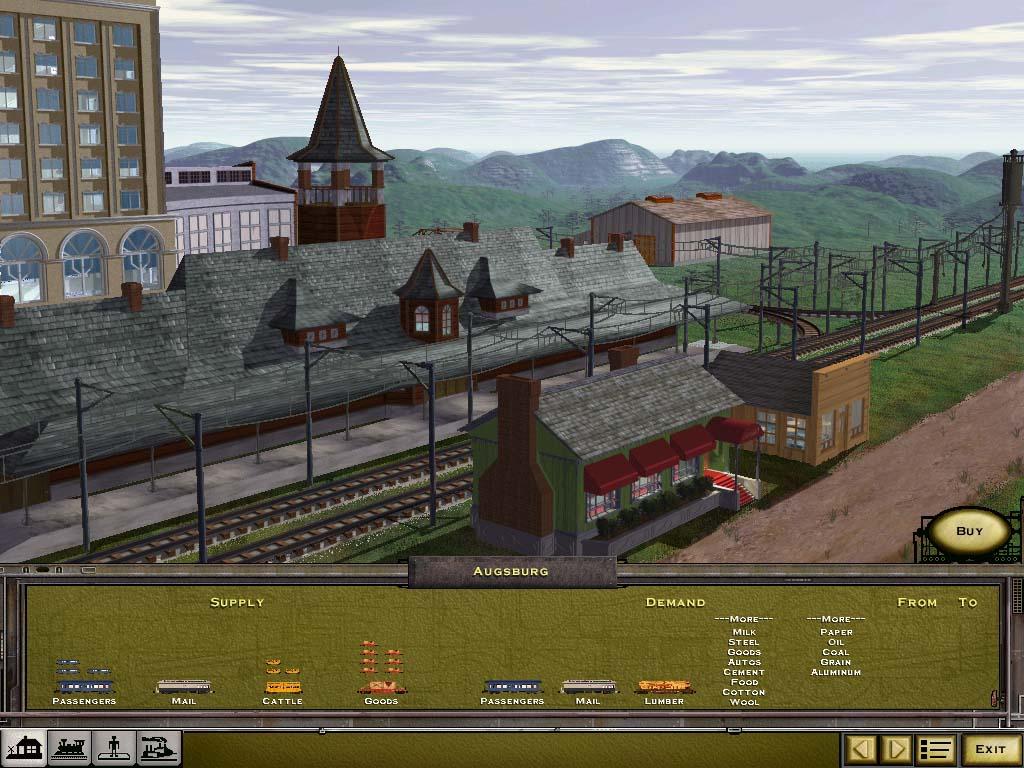Viewport: 1024px width, 768px height.
Task: Go to the next station
Action: [896, 749]
